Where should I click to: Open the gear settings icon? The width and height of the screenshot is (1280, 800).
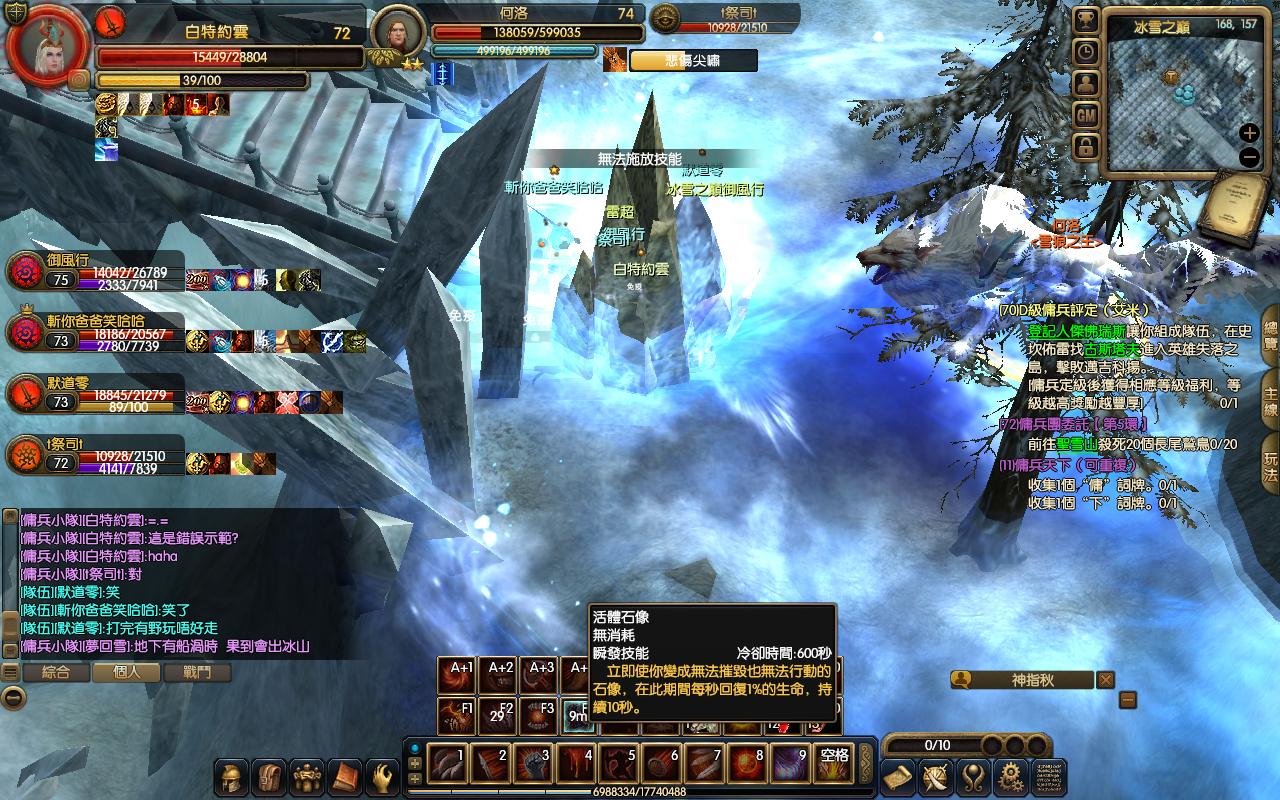1011,777
